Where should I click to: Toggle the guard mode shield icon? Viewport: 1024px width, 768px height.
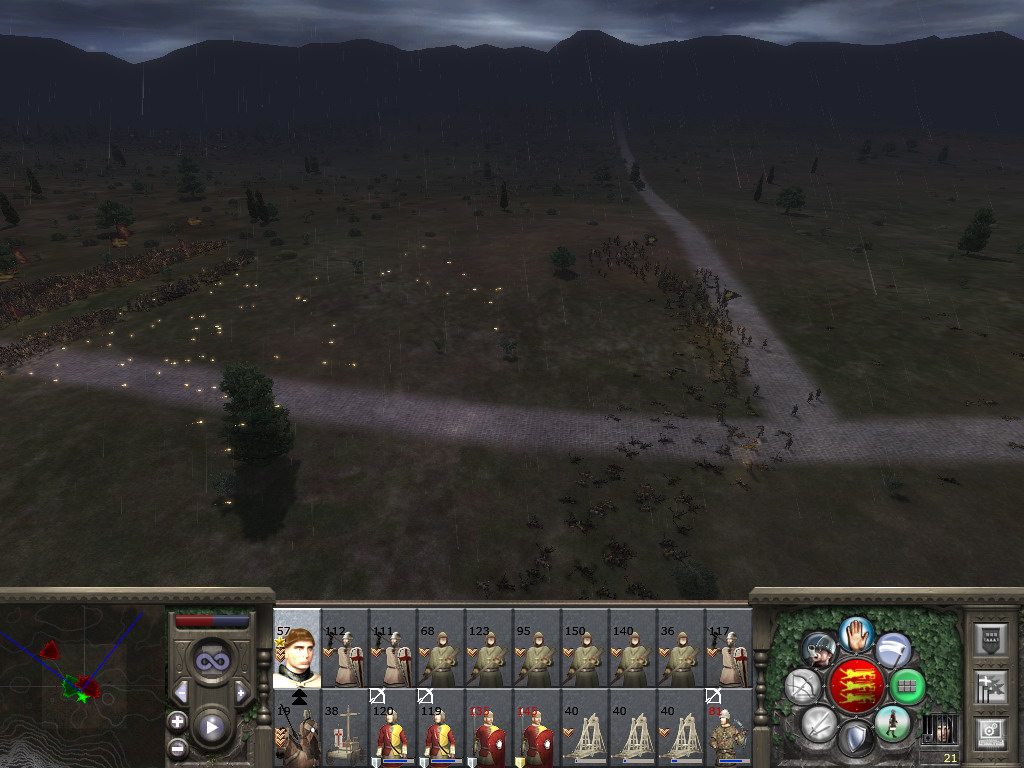[x=856, y=738]
